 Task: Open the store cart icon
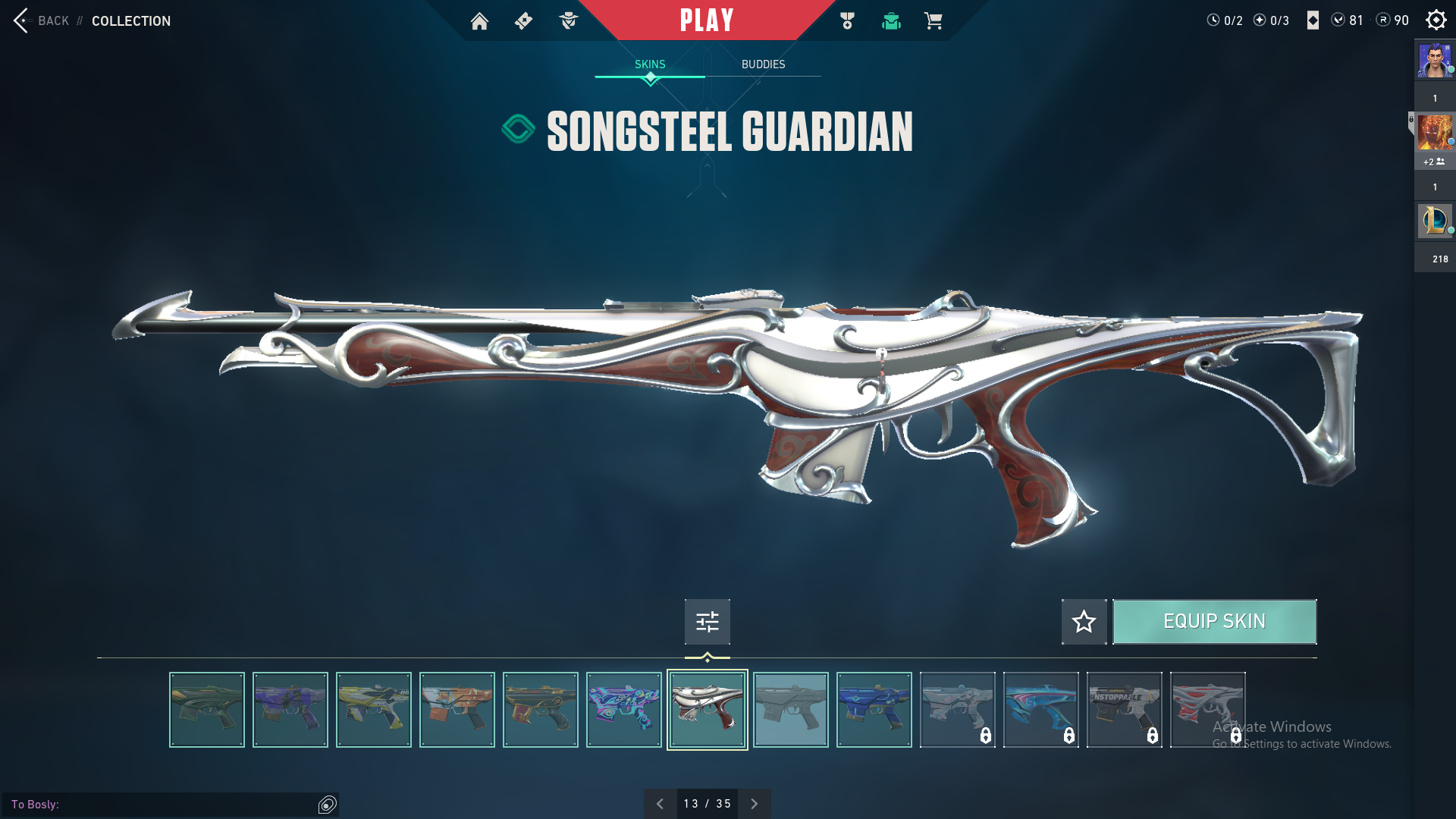pyautogui.click(x=933, y=21)
